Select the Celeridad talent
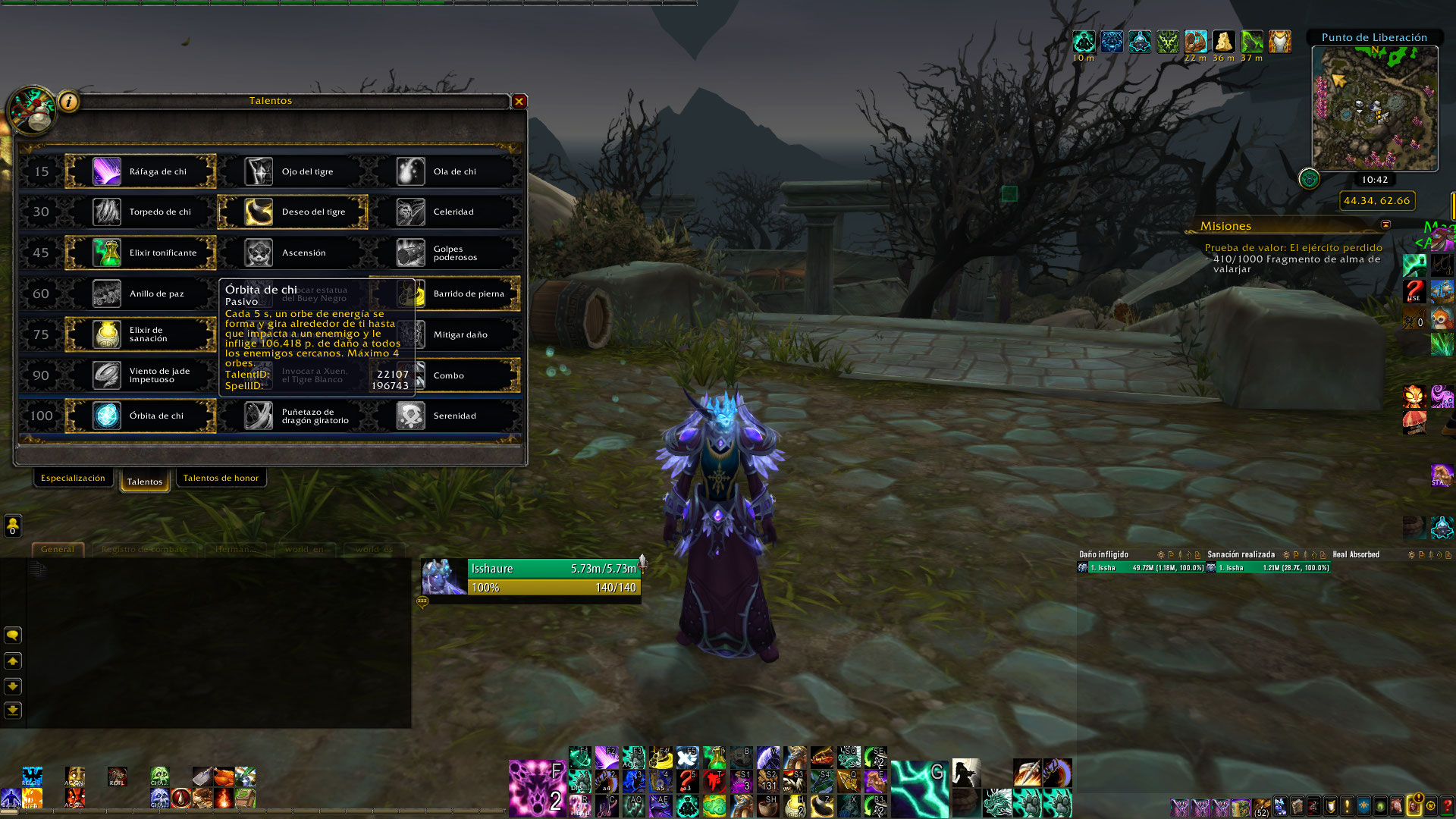Image resolution: width=1456 pixels, height=819 pixels. coord(445,212)
